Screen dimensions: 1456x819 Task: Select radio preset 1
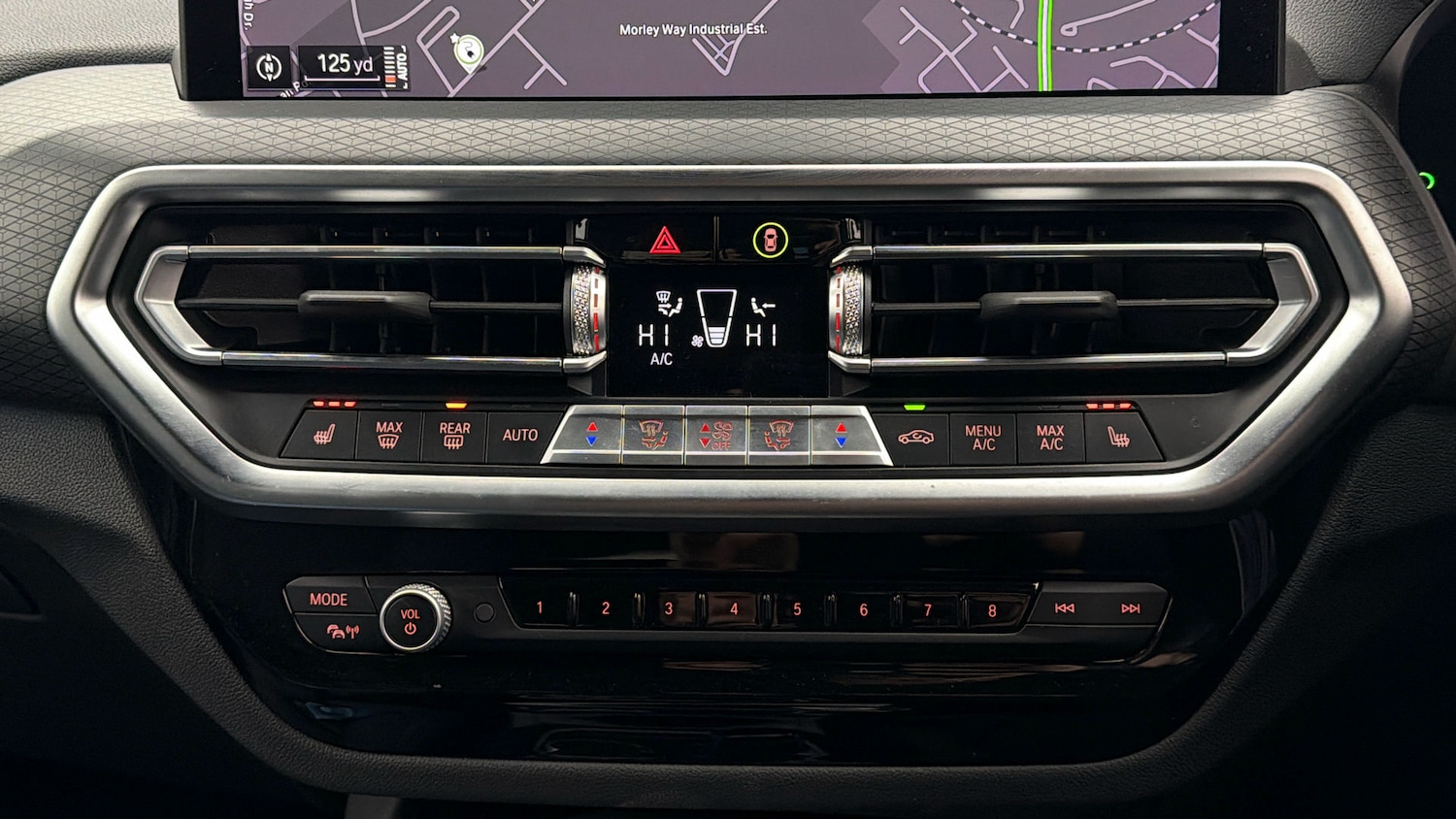[x=540, y=608]
